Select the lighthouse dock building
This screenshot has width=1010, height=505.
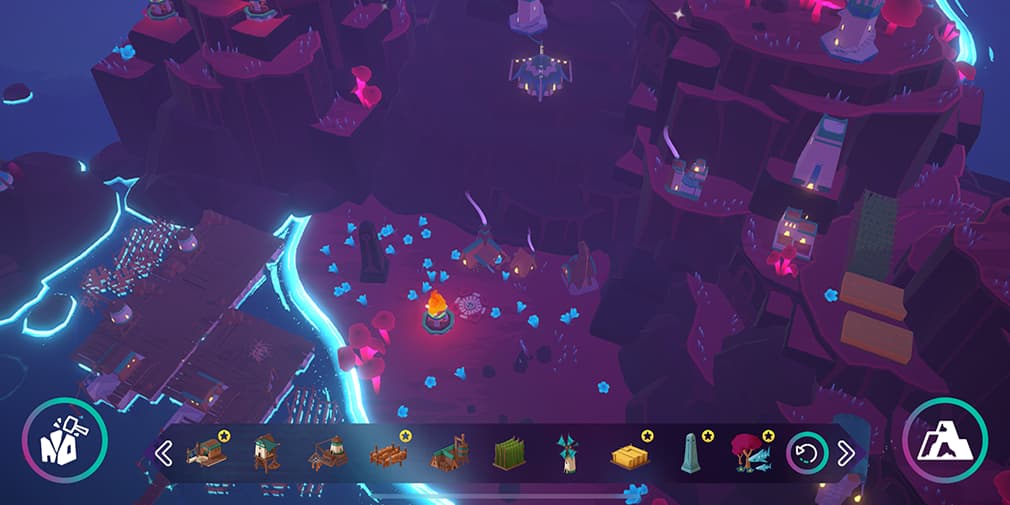[x=326, y=453]
